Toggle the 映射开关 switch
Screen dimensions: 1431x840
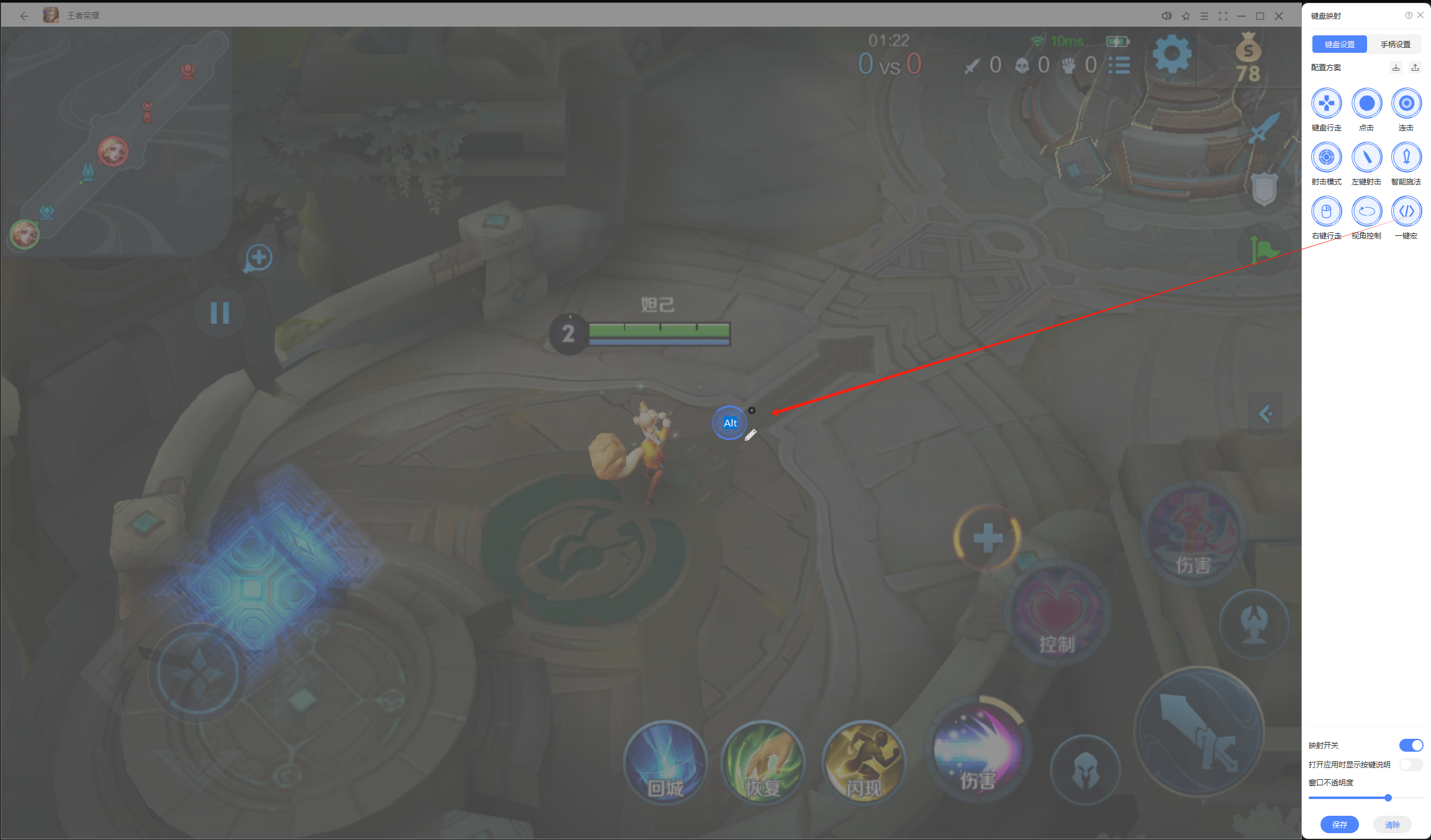click(1411, 745)
